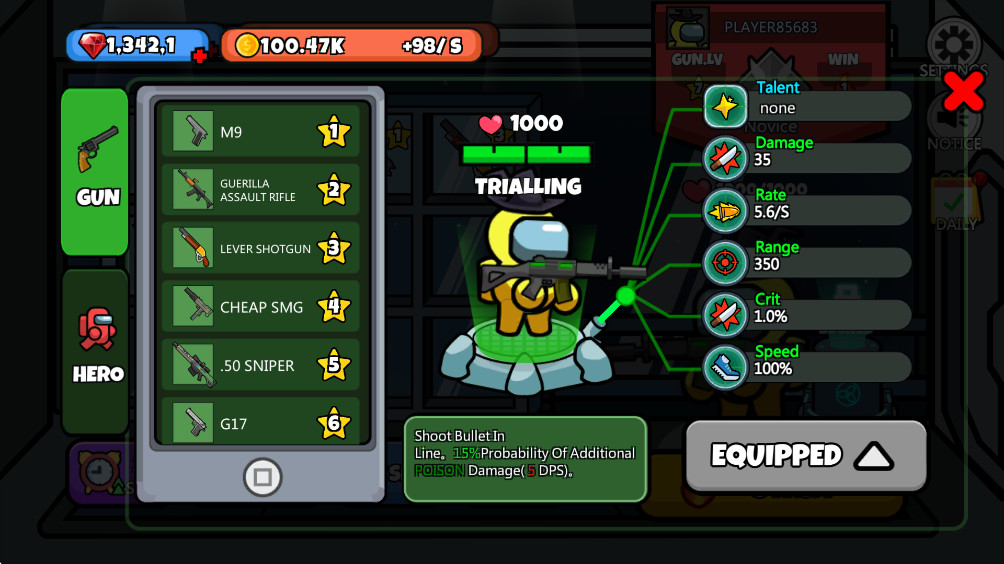The image size is (1004, 564).
Task: Close the weapon panel with red X
Action: pyautogui.click(x=964, y=91)
